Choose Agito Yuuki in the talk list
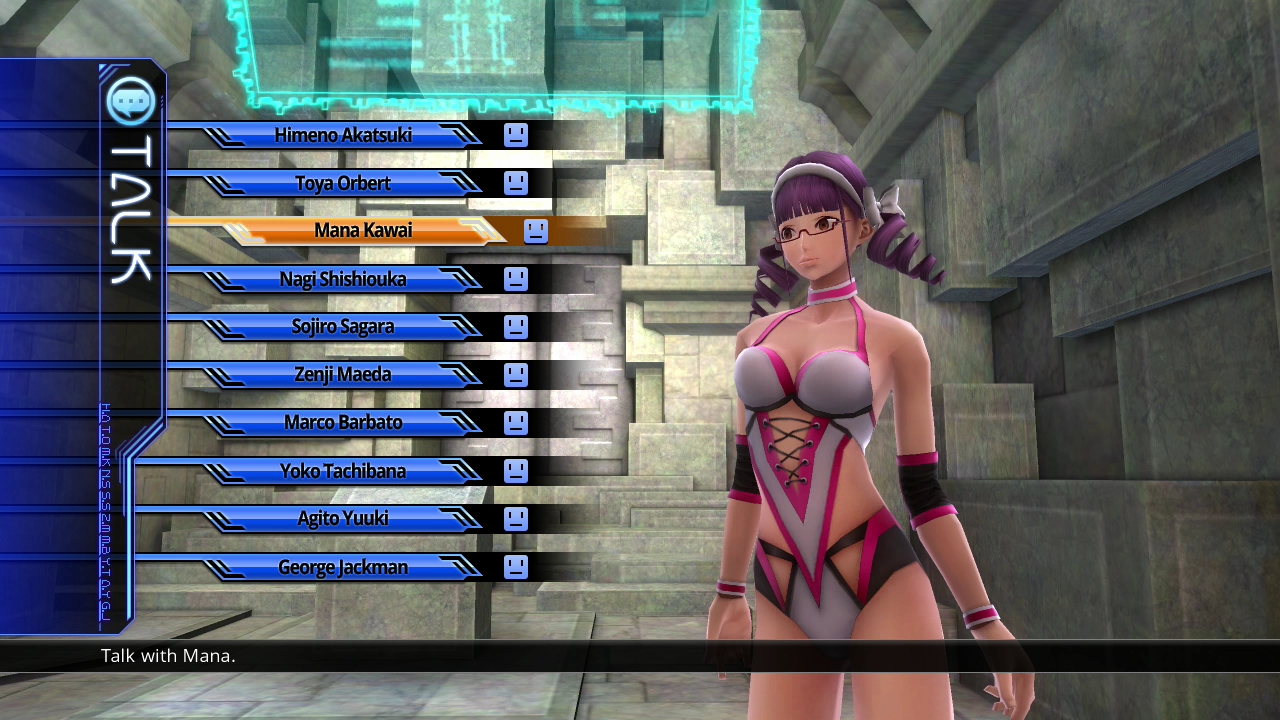Screen dimensions: 1280x720 click(x=343, y=519)
